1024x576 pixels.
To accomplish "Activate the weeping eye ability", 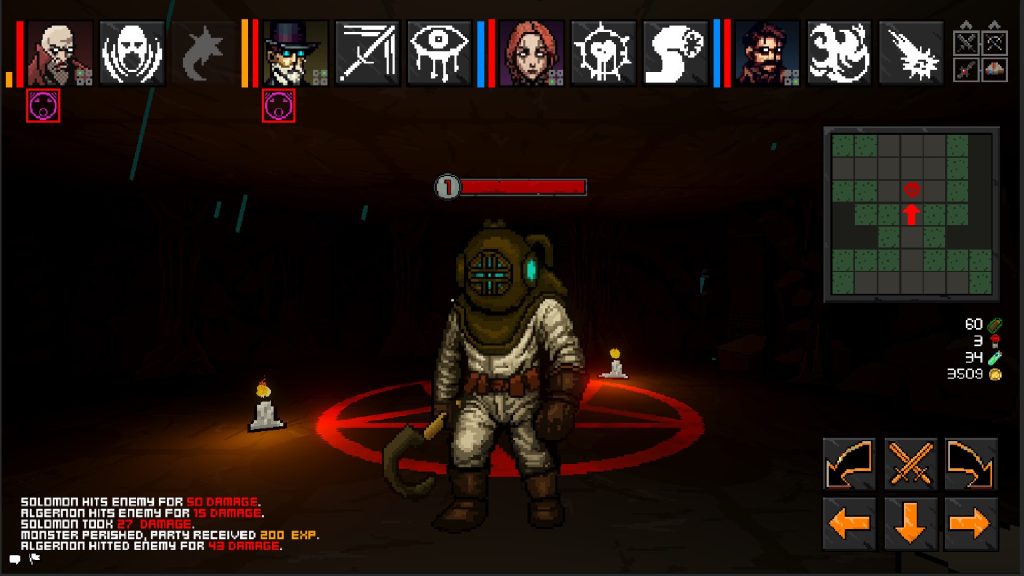I will tap(439, 53).
